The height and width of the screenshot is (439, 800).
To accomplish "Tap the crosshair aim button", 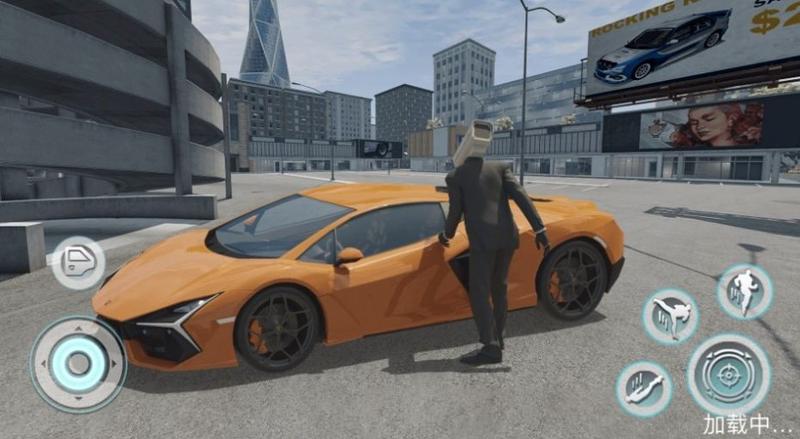I will 728,373.
